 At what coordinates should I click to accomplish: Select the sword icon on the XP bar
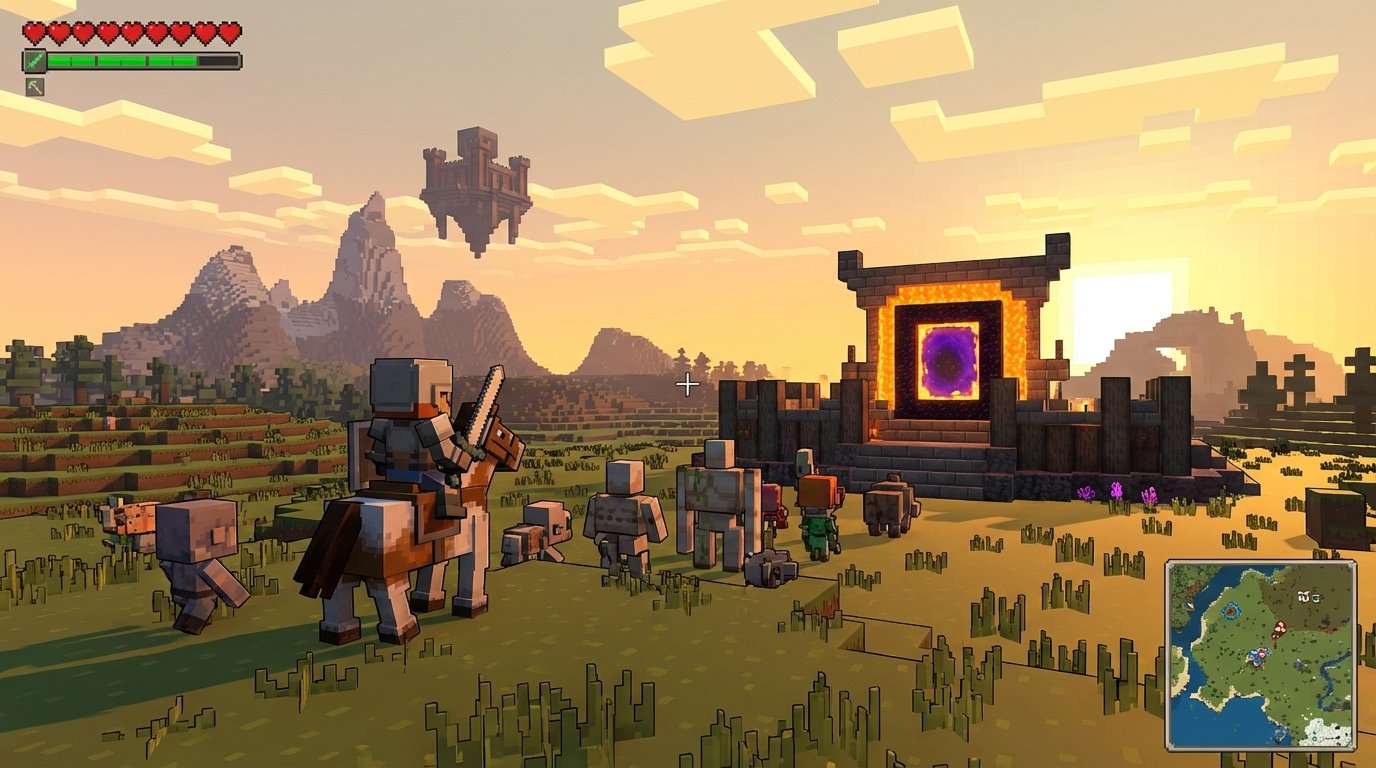[x=35, y=60]
